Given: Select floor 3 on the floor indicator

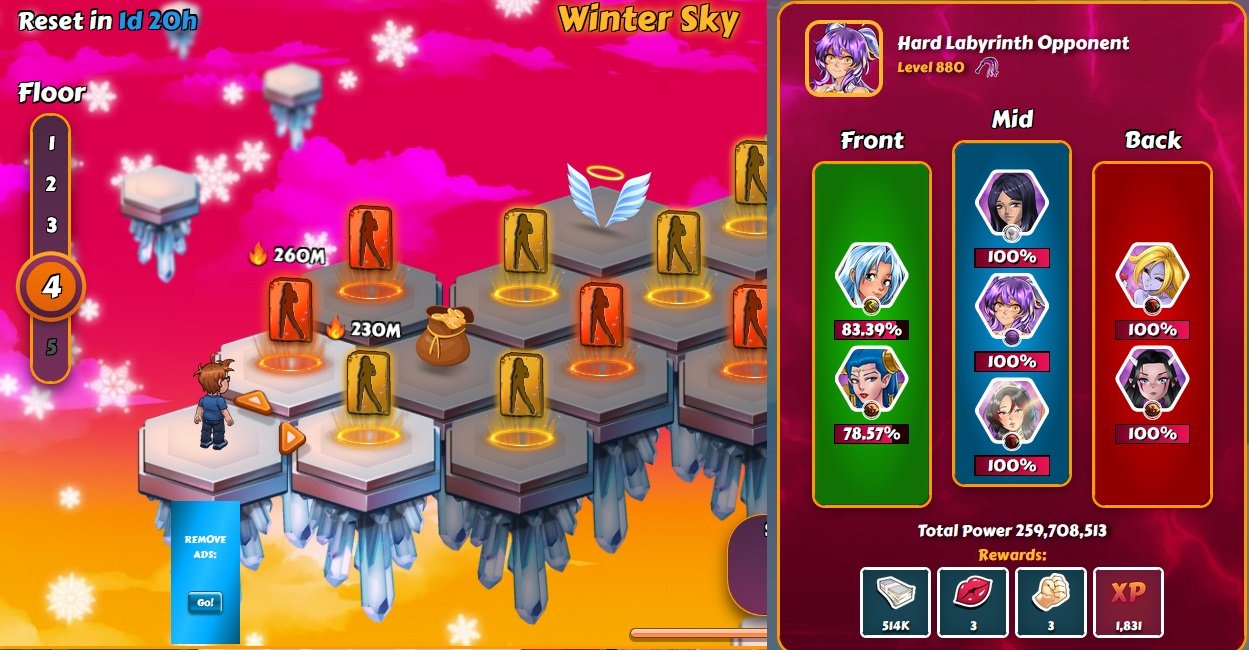Looking at the screenshot, I should [51, 225].
